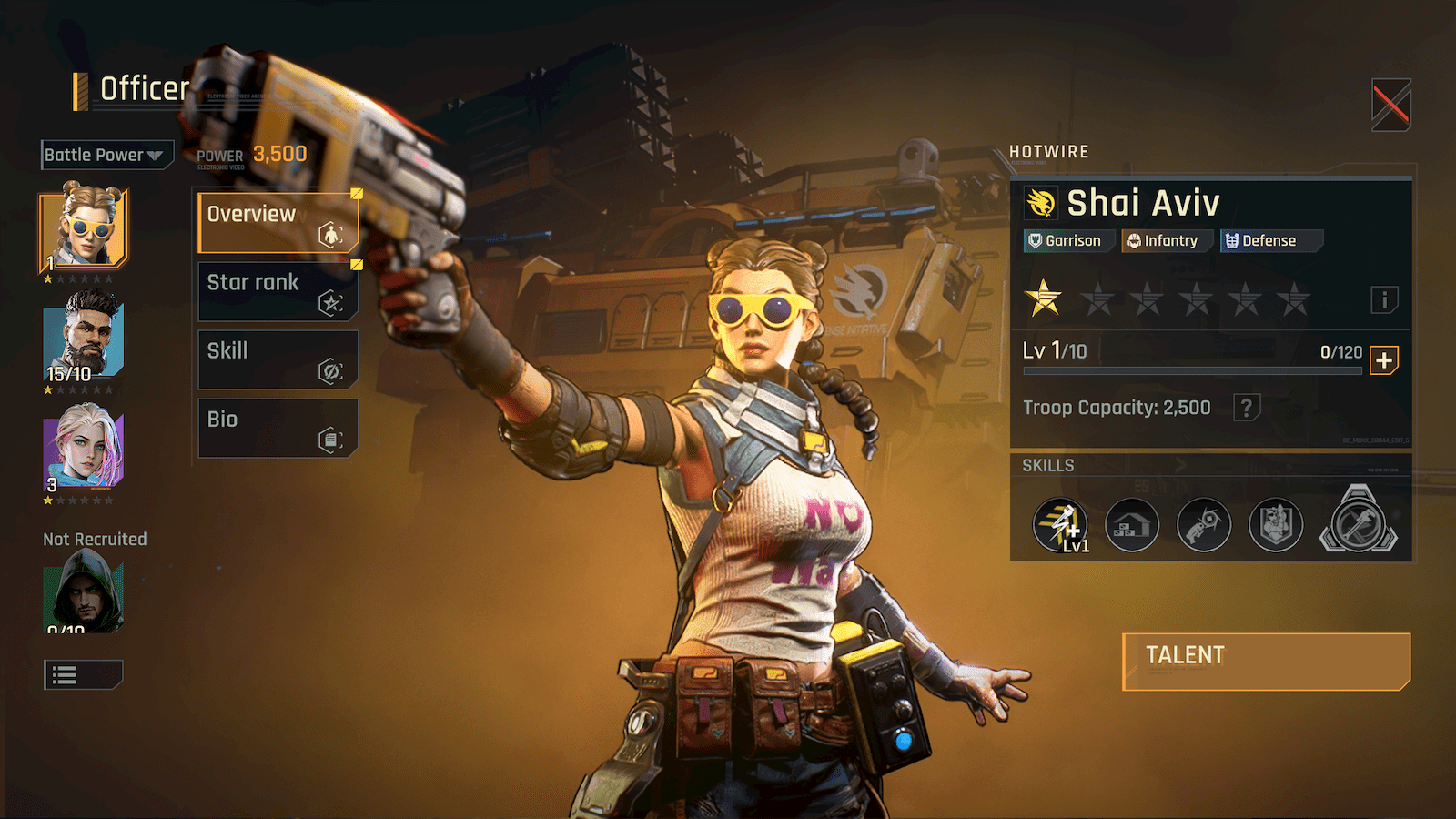Show the Bio tab
1456x819 pixels.
click(278, 428)
